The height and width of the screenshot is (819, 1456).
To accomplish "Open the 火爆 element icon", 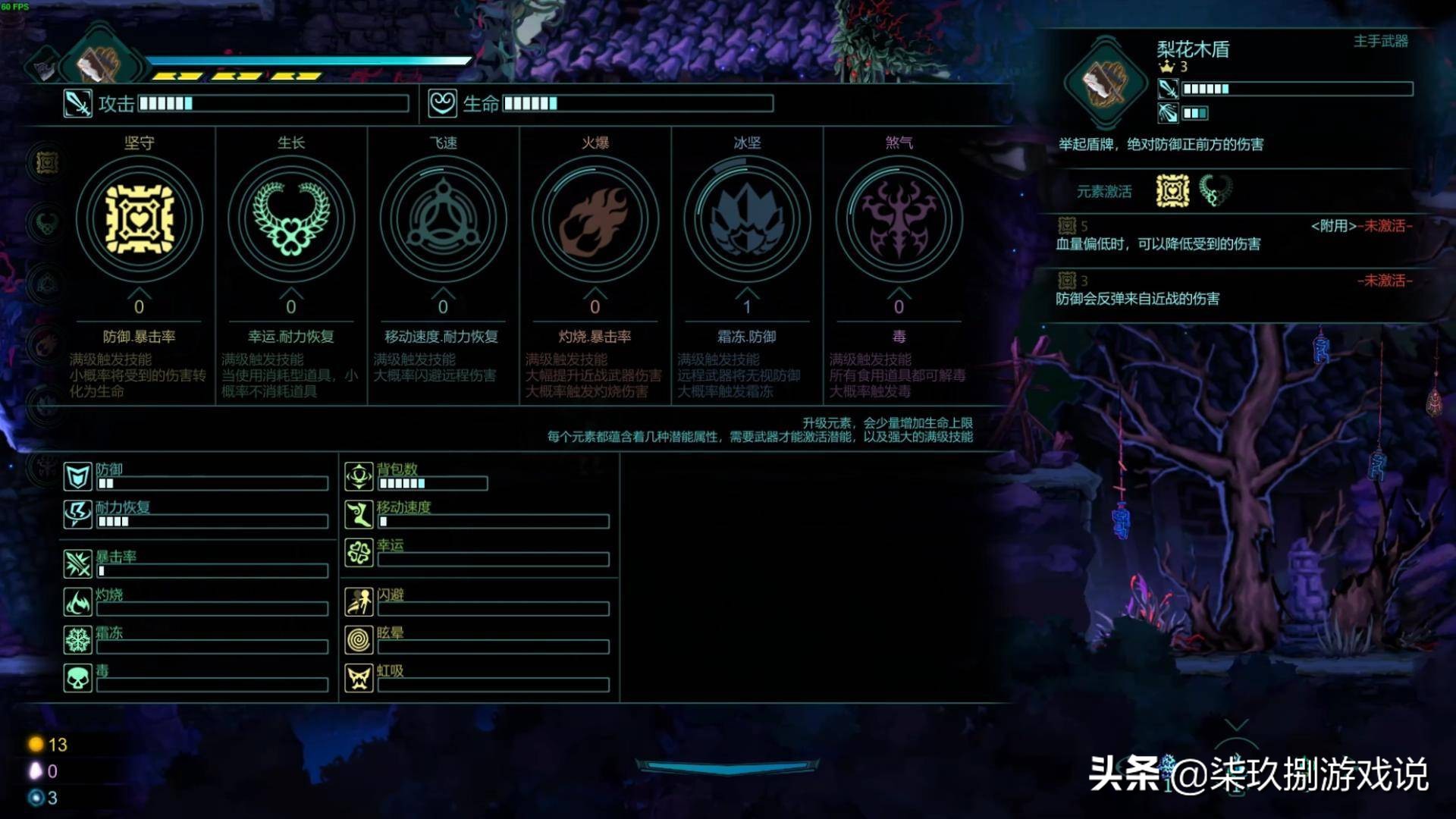I will click(x=595, y=218).
